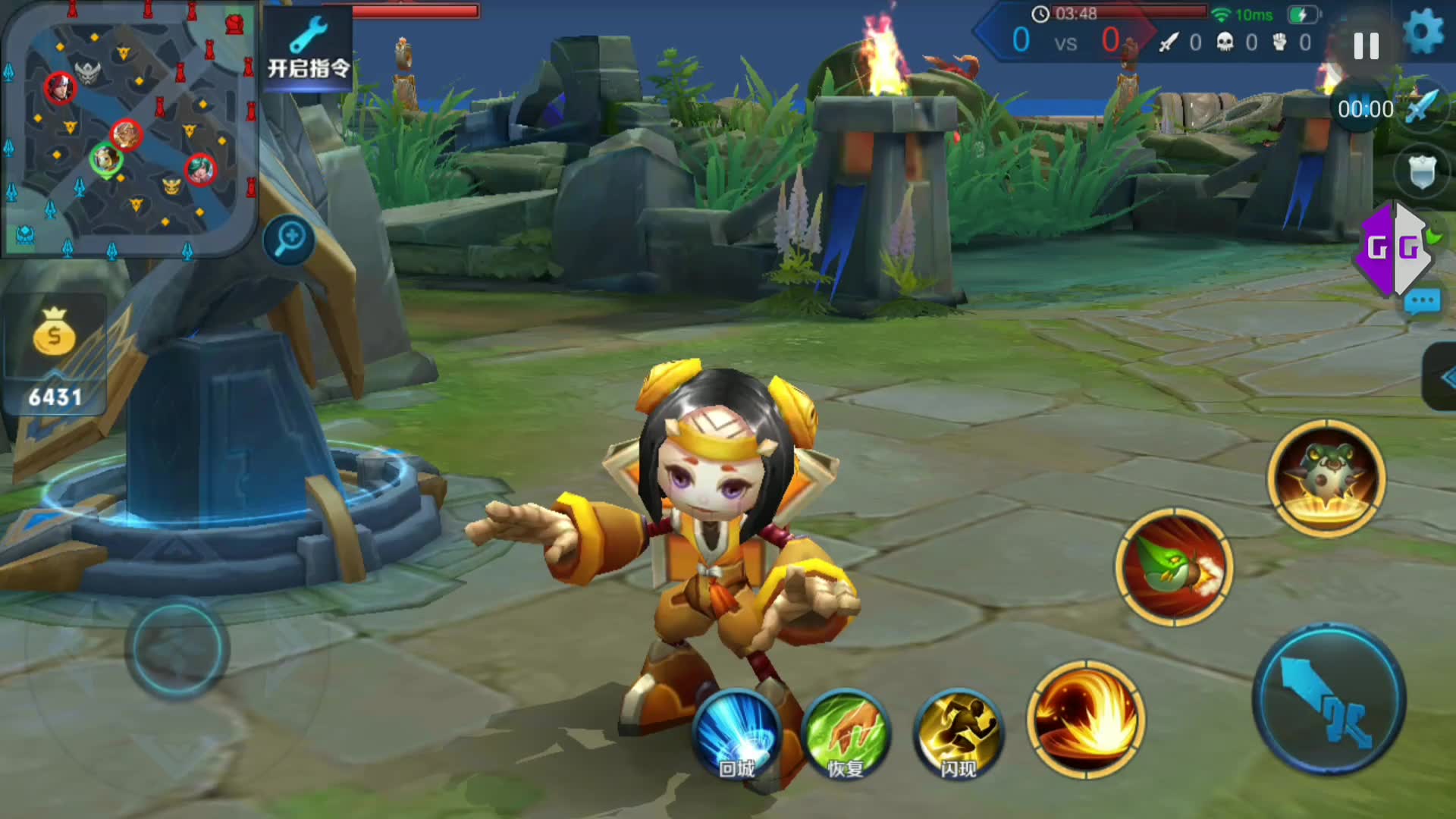The height and width of the screenshot is (819, 1456).
Task: Open the settings gear icon
Action: coord(1423,33)
